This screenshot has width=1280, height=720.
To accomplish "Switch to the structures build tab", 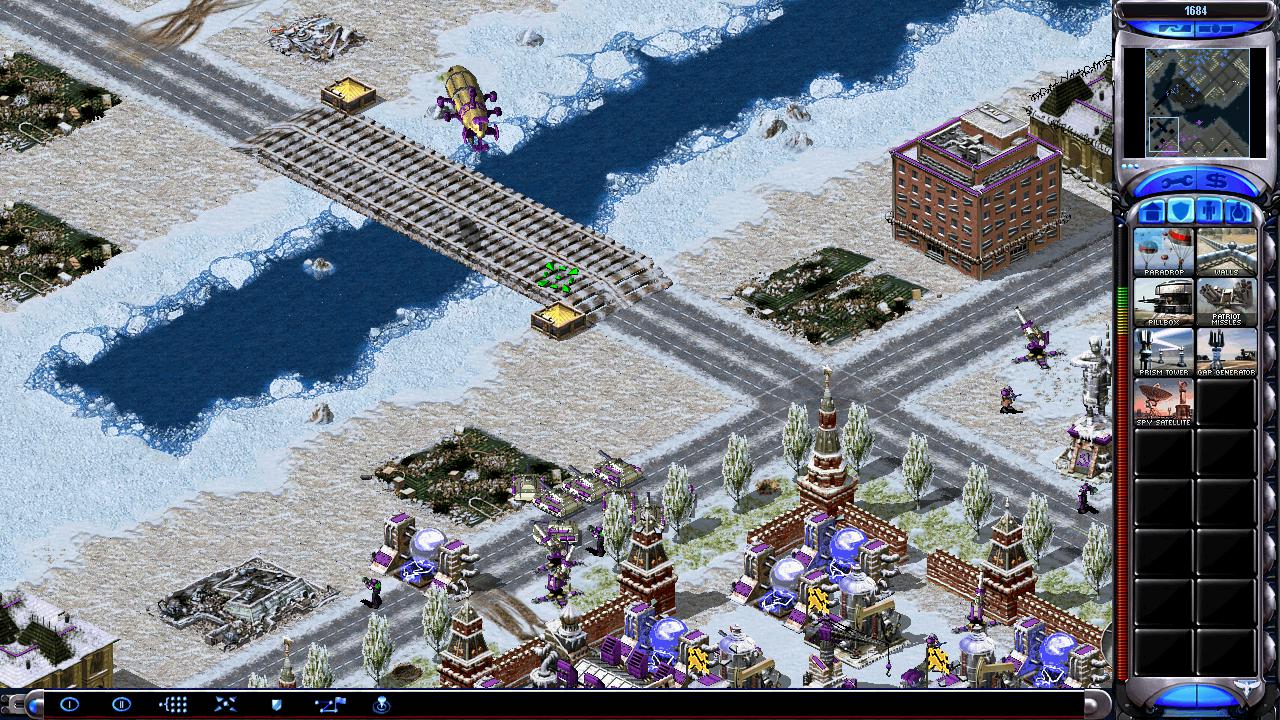I will click(1152, 212).
